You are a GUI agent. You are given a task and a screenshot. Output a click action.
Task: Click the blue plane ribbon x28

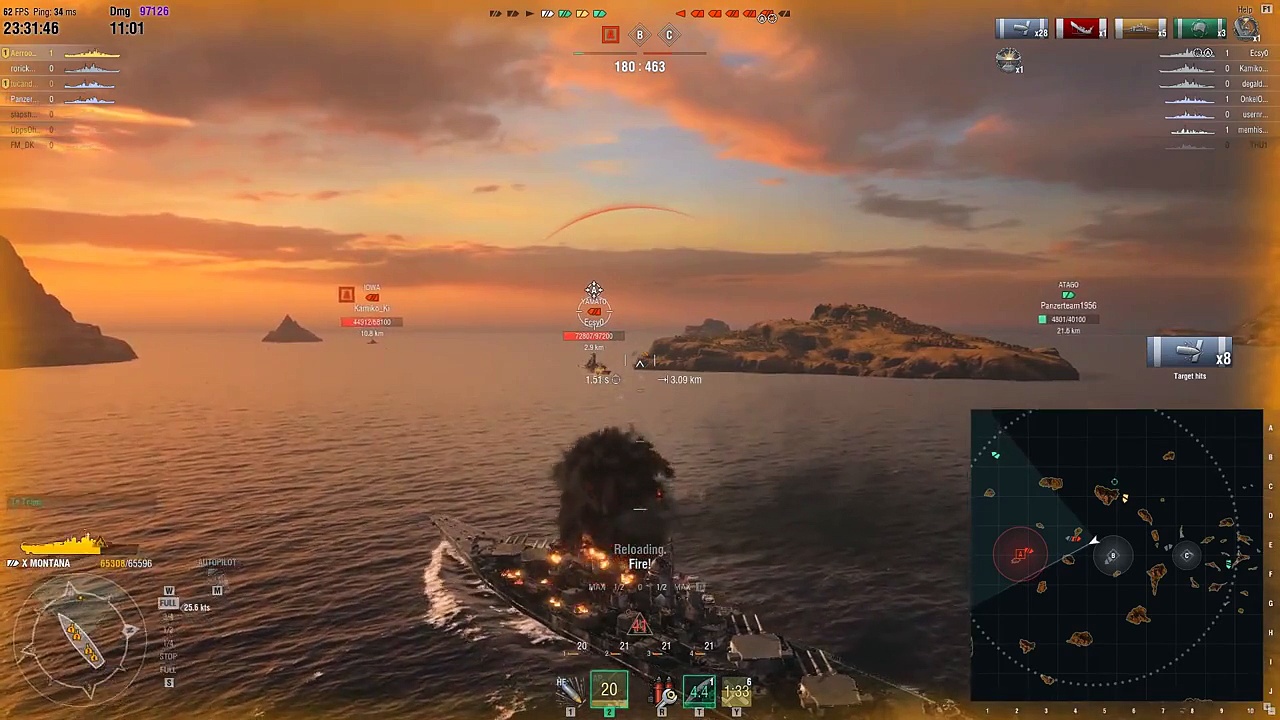1022,29
